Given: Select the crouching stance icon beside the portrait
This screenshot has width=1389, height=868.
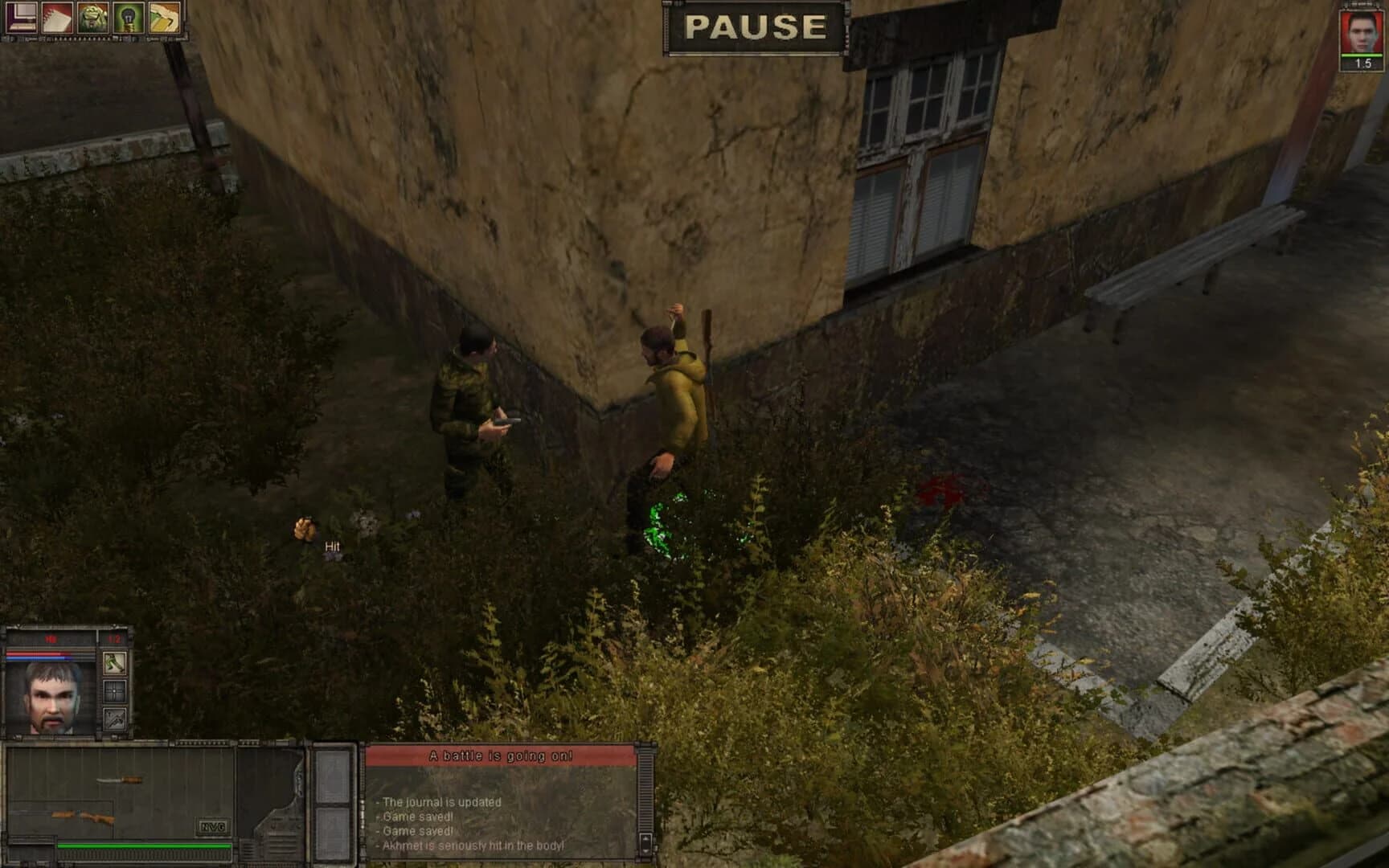Looking at the screenshot, I should pos(114,664).
